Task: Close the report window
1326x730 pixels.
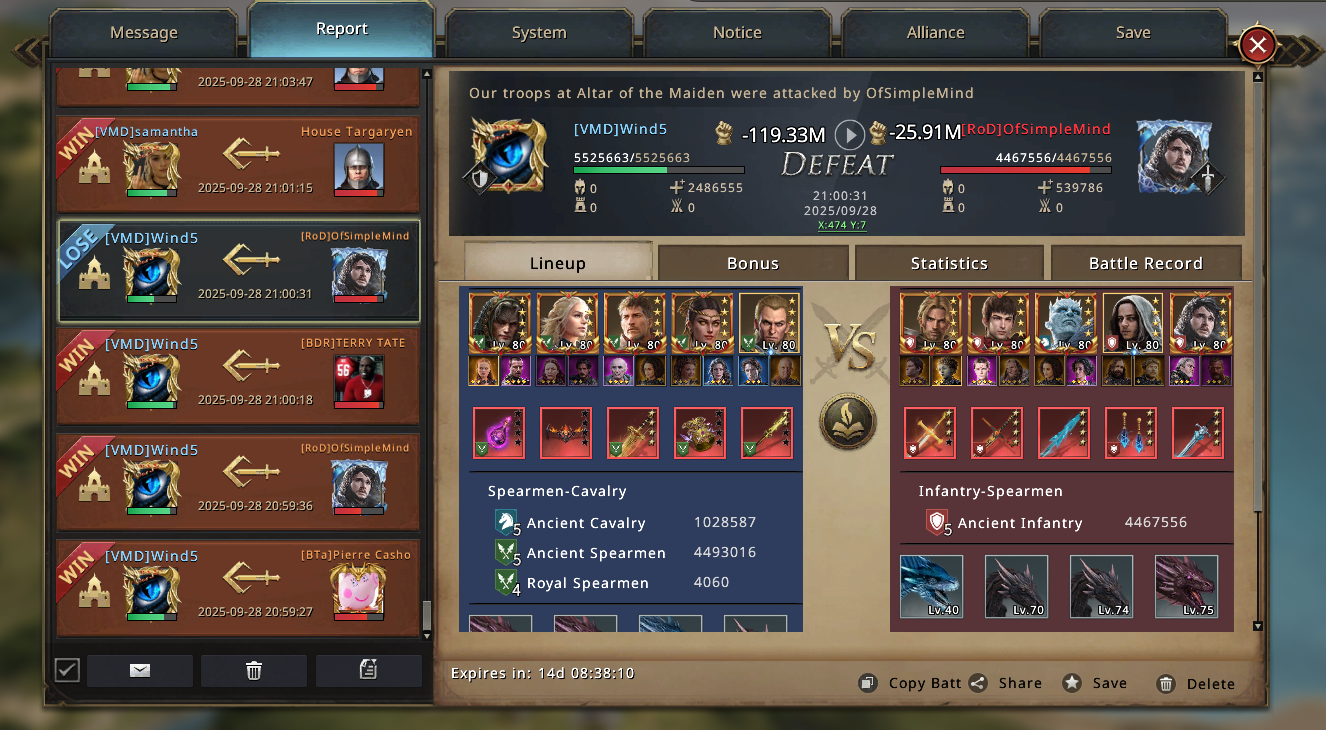Action: (1257, 45)
